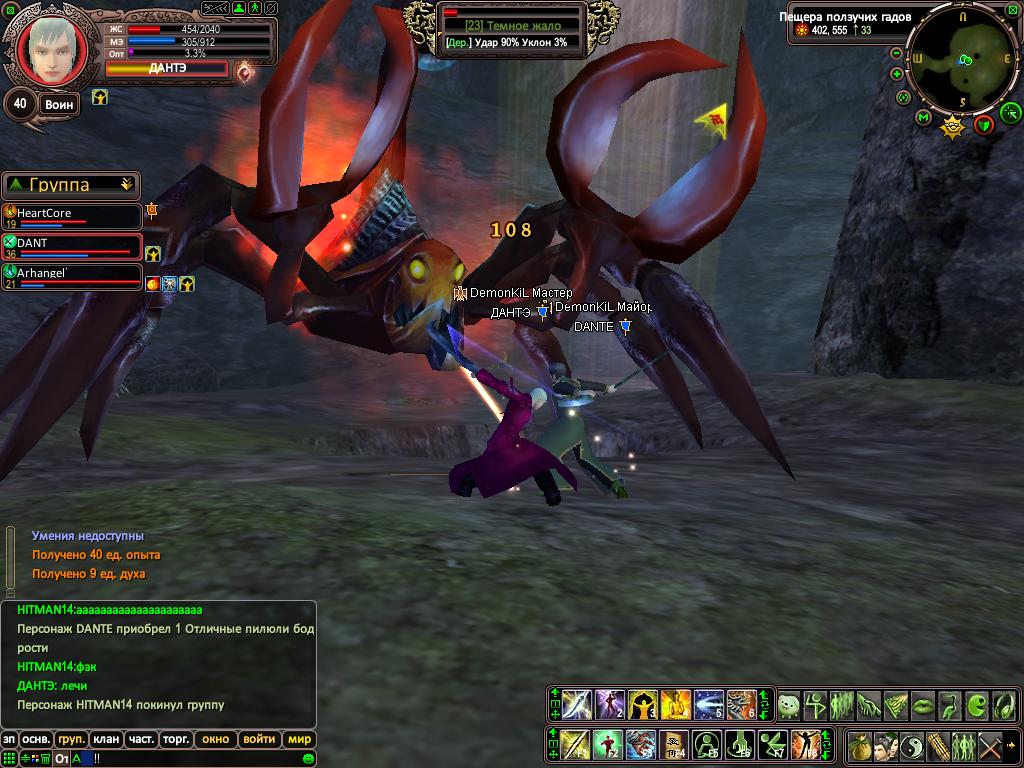Viewport: 1024px width, 768px height.
Task: Activate the meditating golden figure skill
Action: (676, 705)
